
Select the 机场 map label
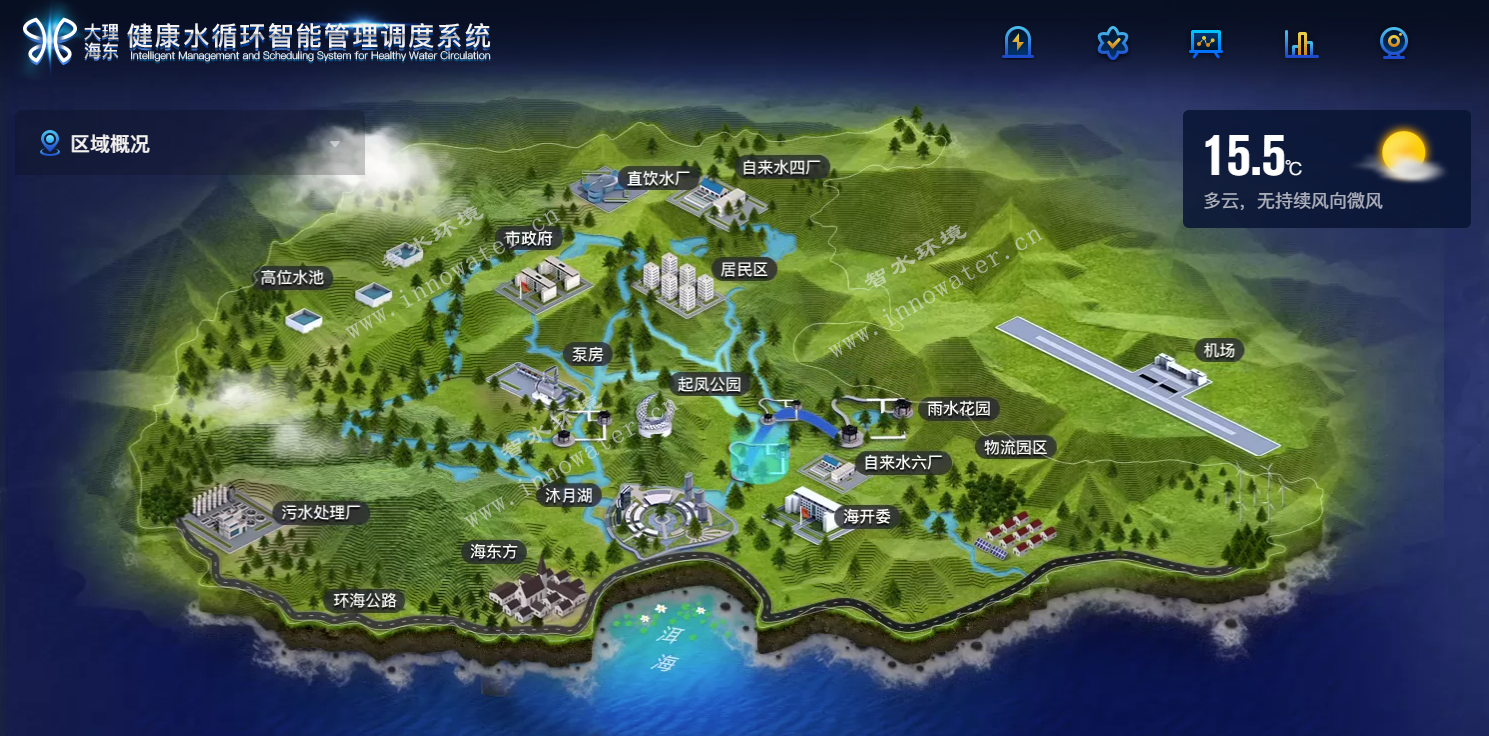1219,350
